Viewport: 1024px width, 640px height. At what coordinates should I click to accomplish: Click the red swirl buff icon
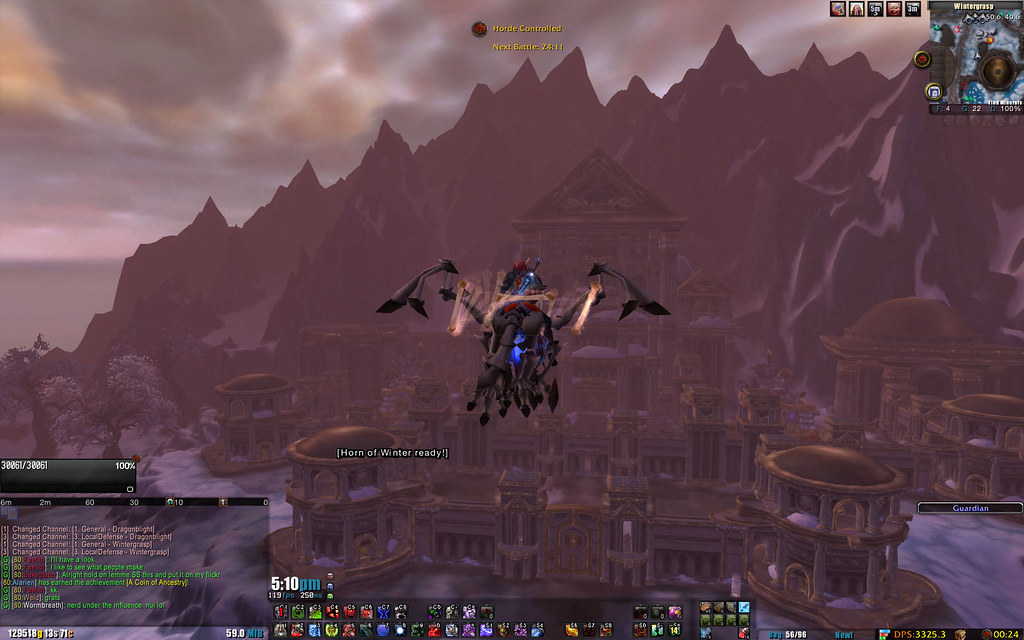[892, 9]
